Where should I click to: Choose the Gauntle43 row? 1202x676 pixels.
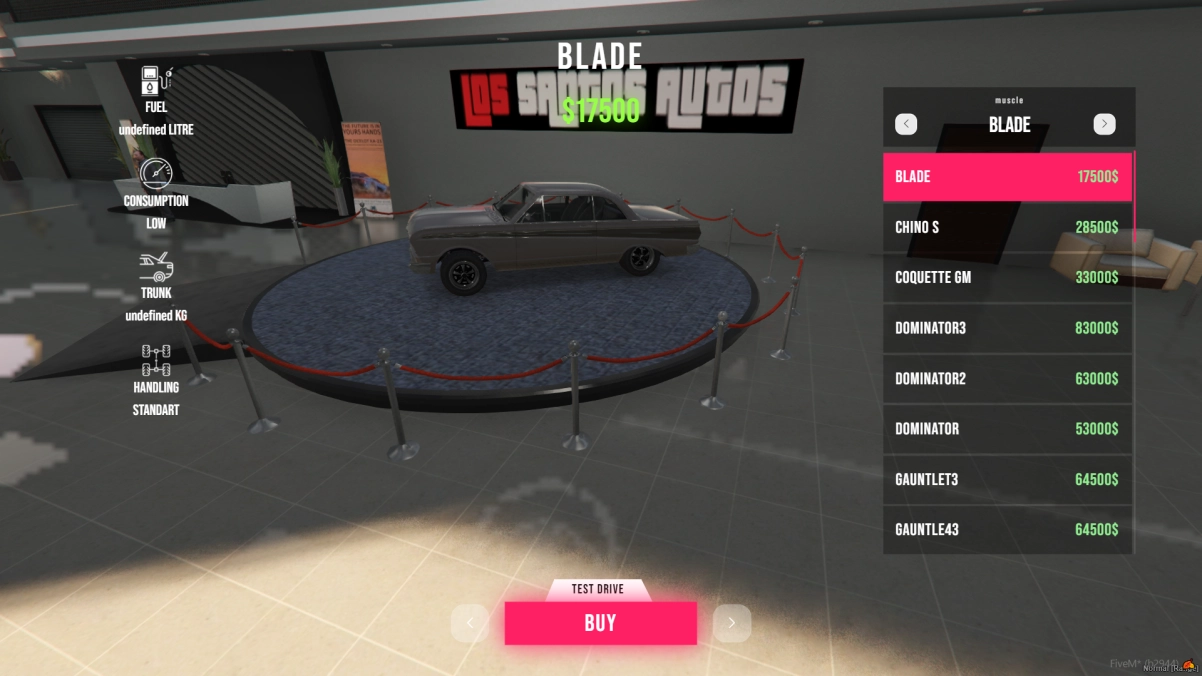tap(1007, 530)
